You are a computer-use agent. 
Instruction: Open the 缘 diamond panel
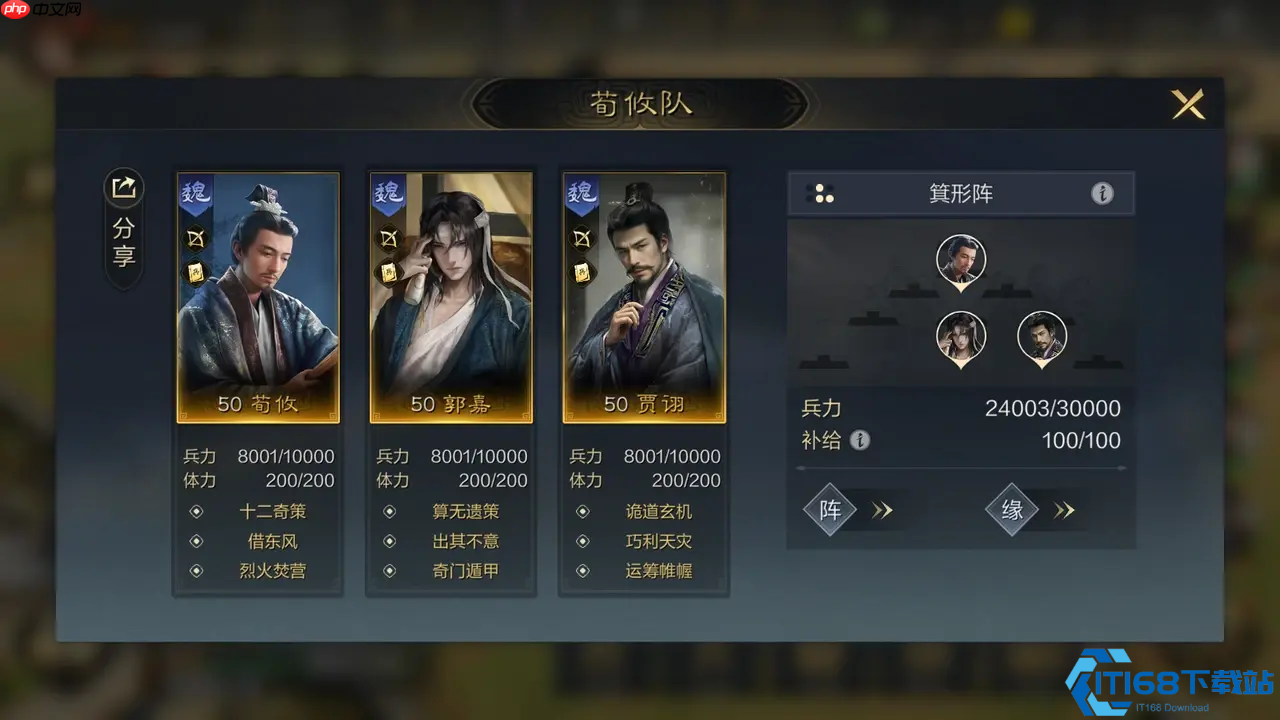[x=1013, y=510]
